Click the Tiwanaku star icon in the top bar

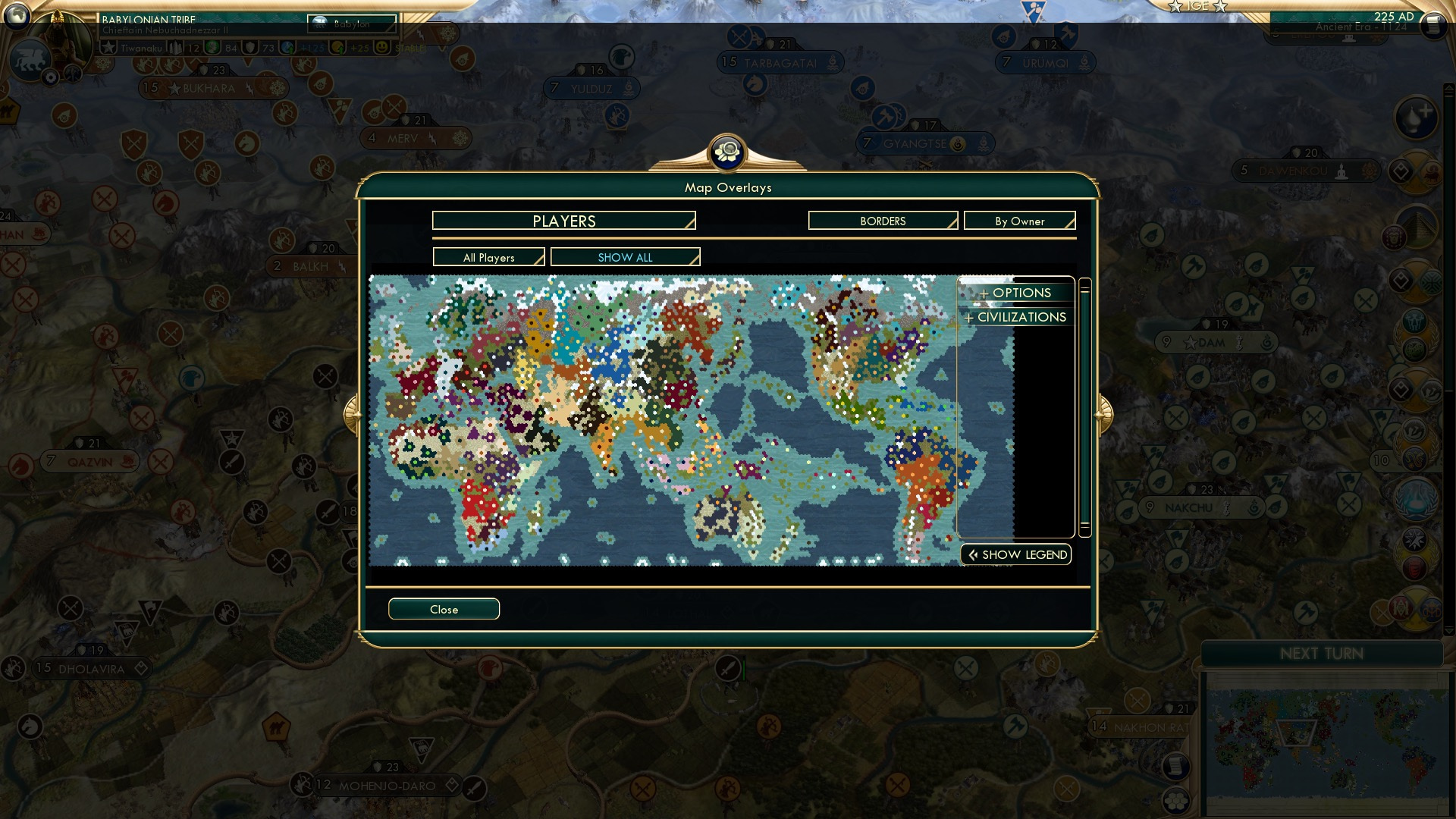[108, 47]
